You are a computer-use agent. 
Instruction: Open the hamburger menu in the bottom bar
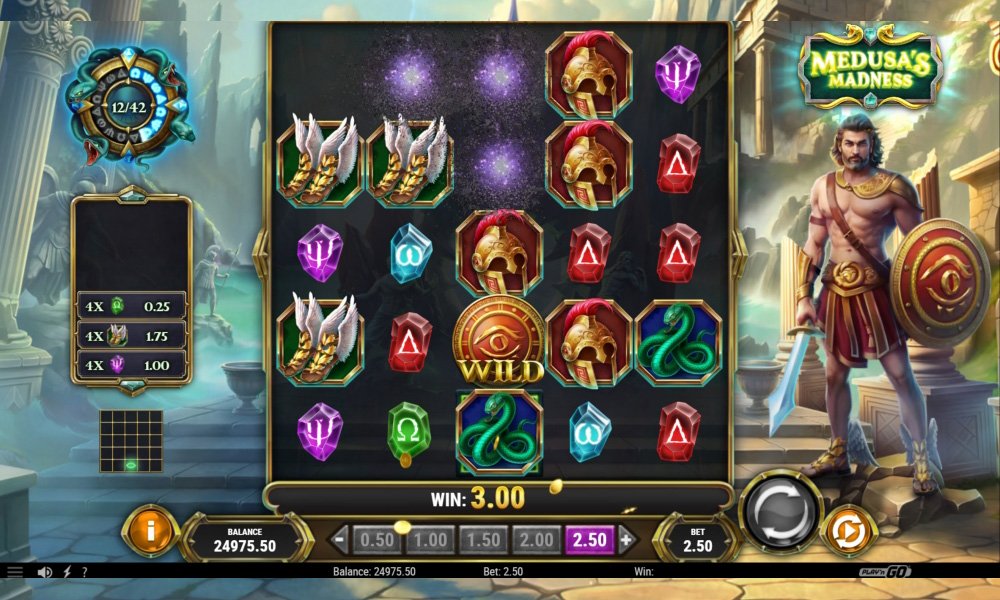pyautogui.click(x=14, y=572)
